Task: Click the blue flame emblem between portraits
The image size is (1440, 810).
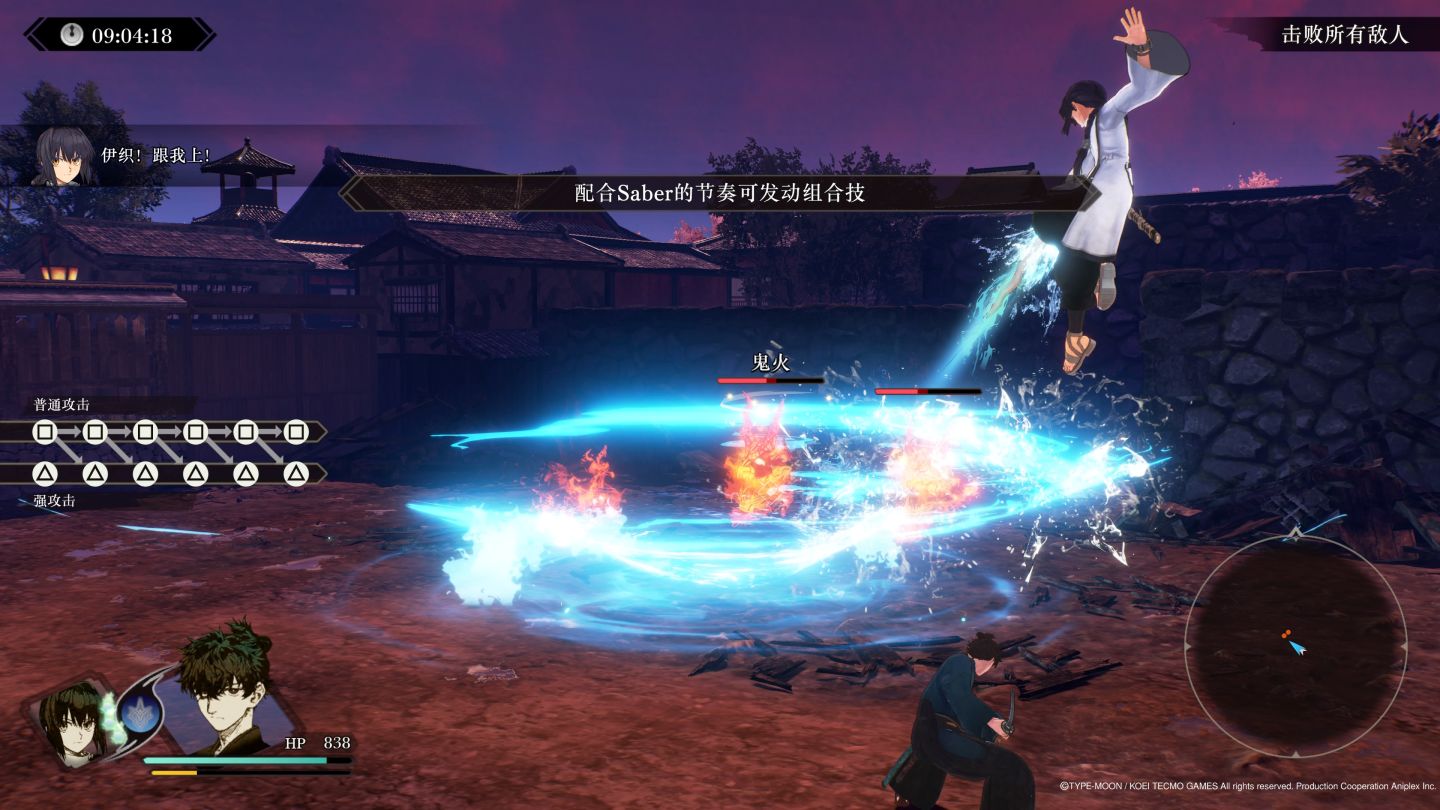Action: 138,714
